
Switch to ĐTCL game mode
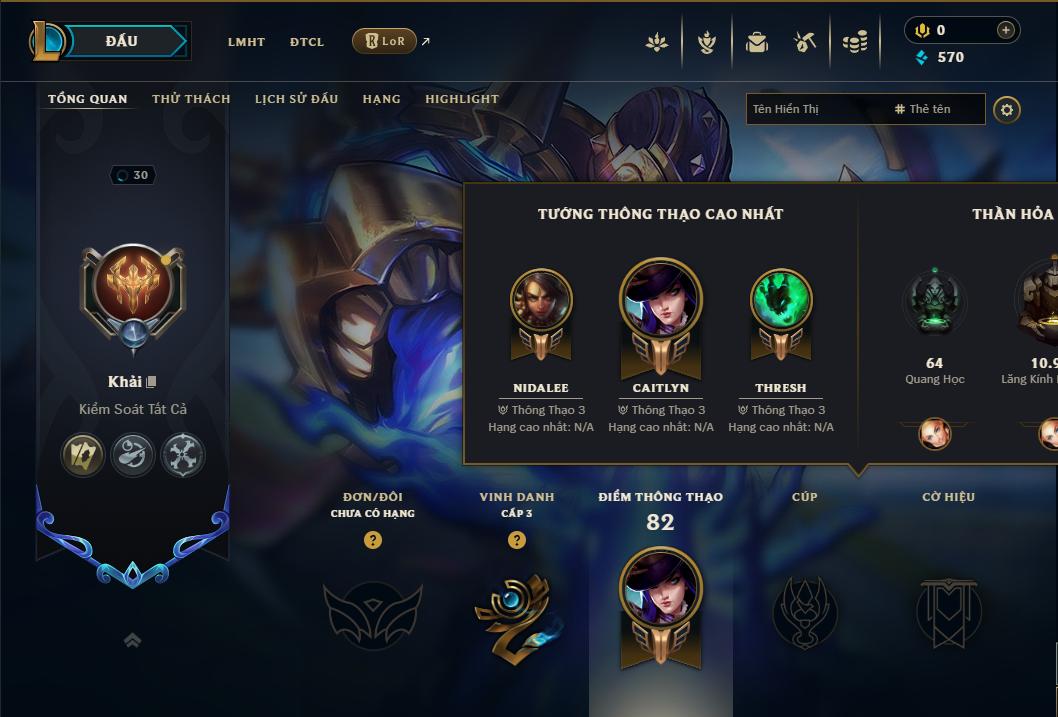[307, 42]
